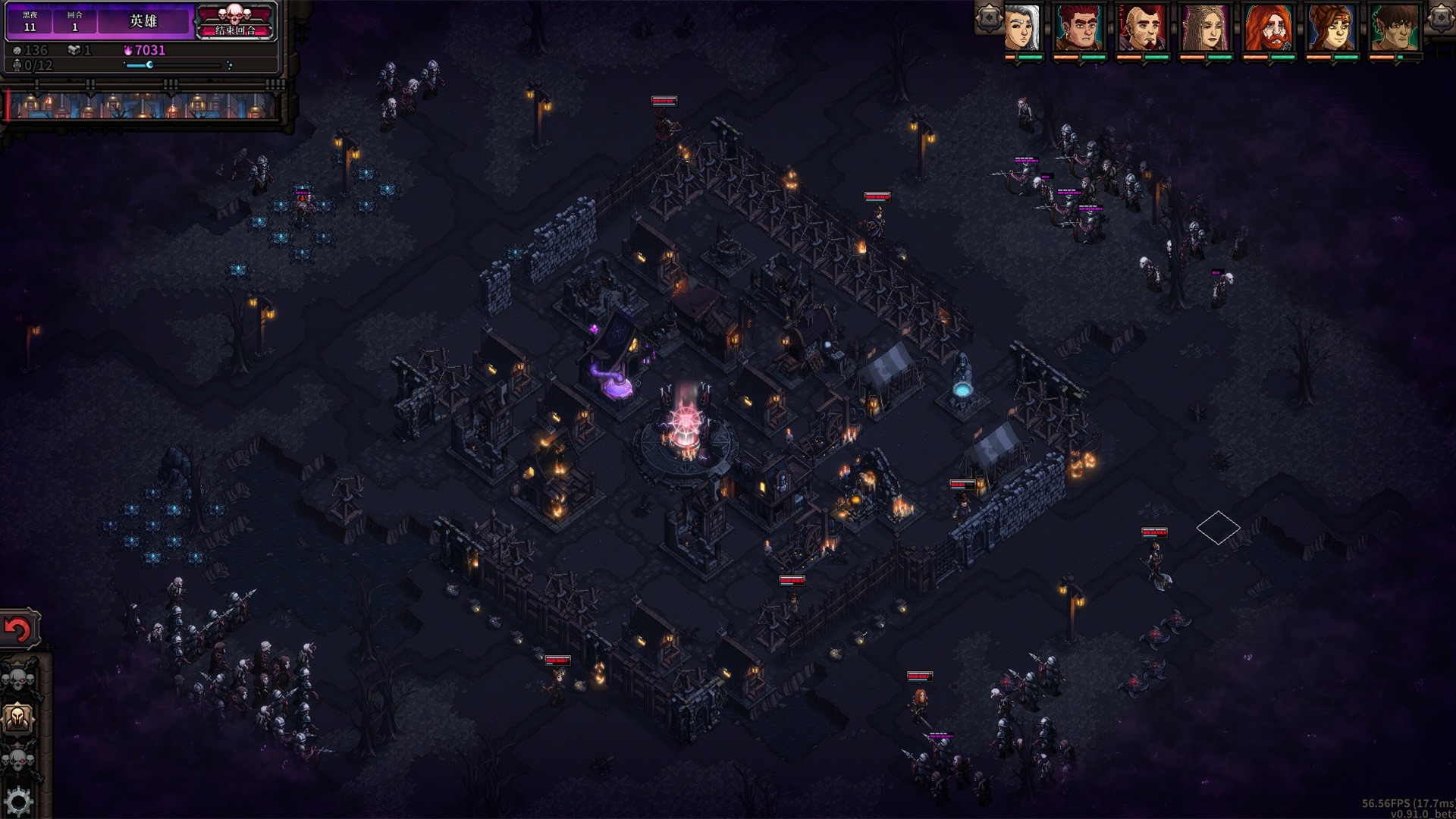Click the red undo arrow button
The height and width of the screenshot is (819, 1456).
coord(18,629)
